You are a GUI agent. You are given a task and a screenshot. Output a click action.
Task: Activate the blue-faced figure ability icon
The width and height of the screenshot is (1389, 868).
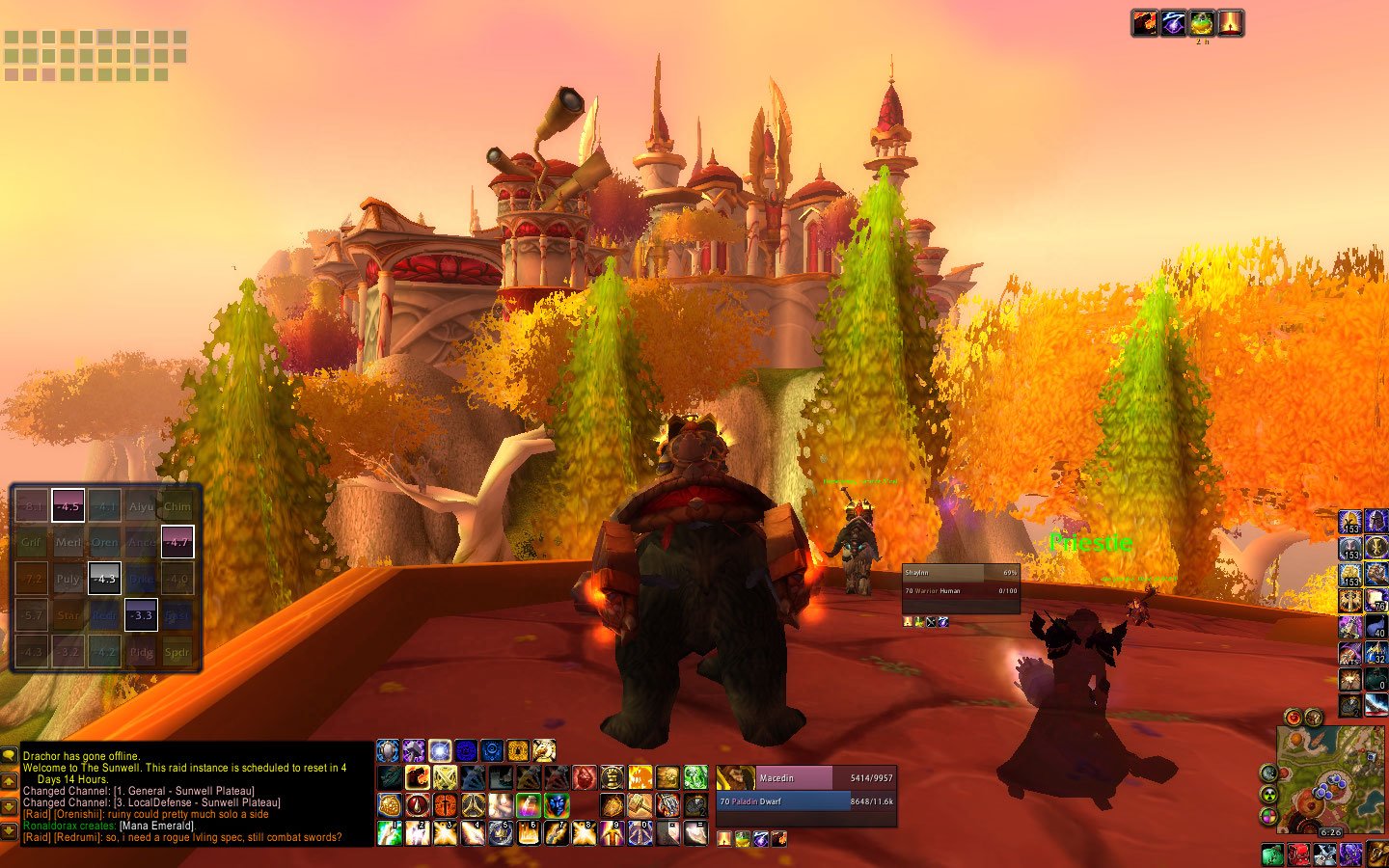557,805
